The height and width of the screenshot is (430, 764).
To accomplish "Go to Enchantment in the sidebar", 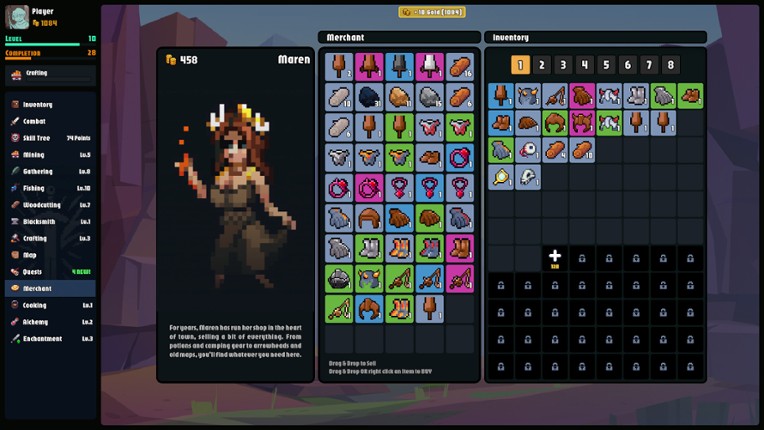I will point(42,339).
